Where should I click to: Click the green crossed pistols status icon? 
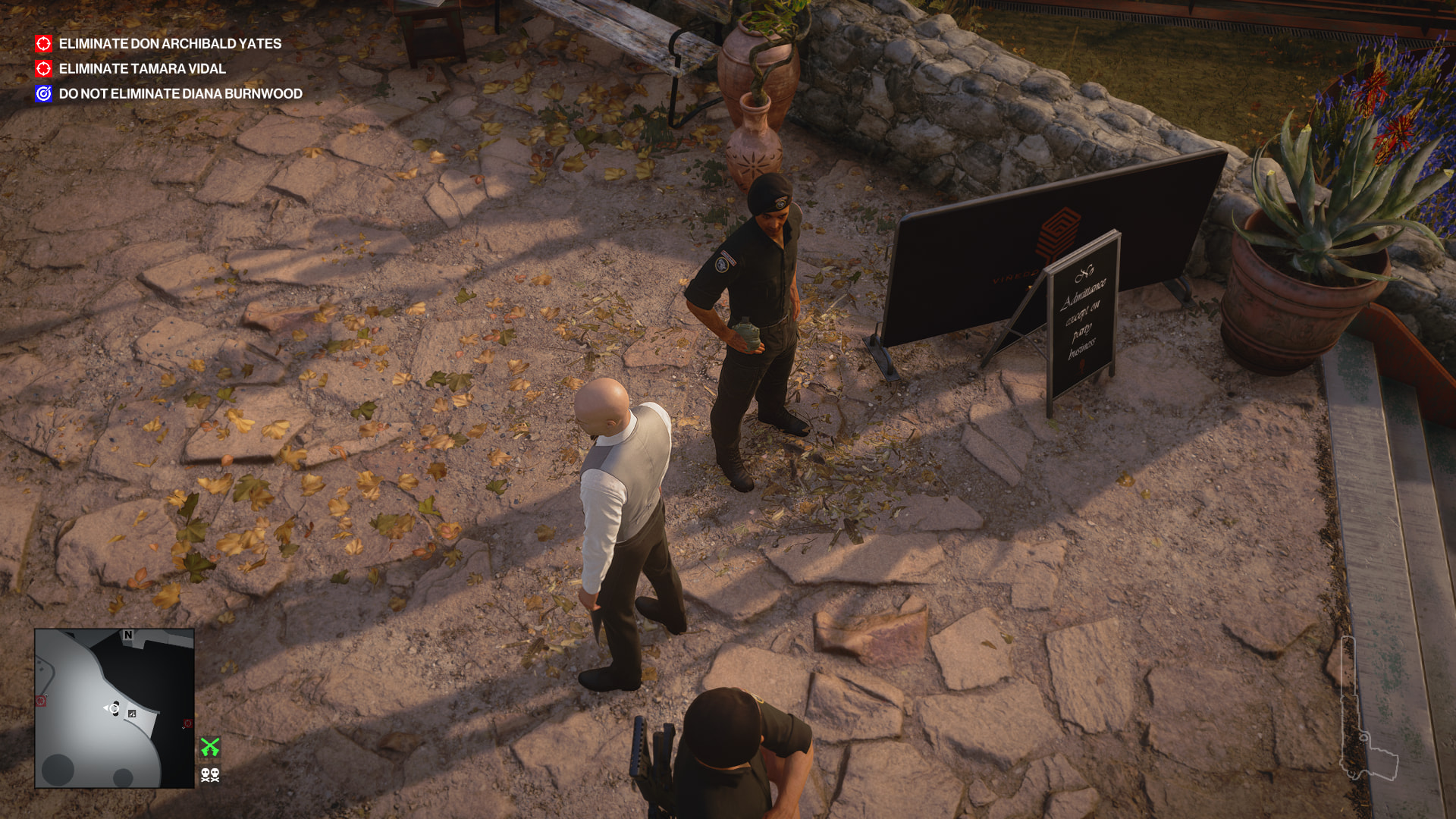[x=210, y=747]
